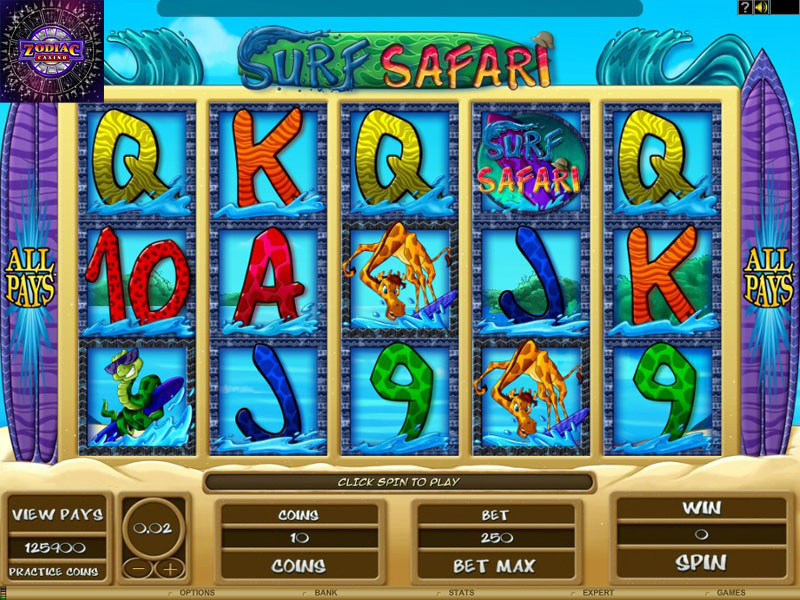Show the Stats panel
This screenshot has width=800, height=600.
[x=461, y=593]
